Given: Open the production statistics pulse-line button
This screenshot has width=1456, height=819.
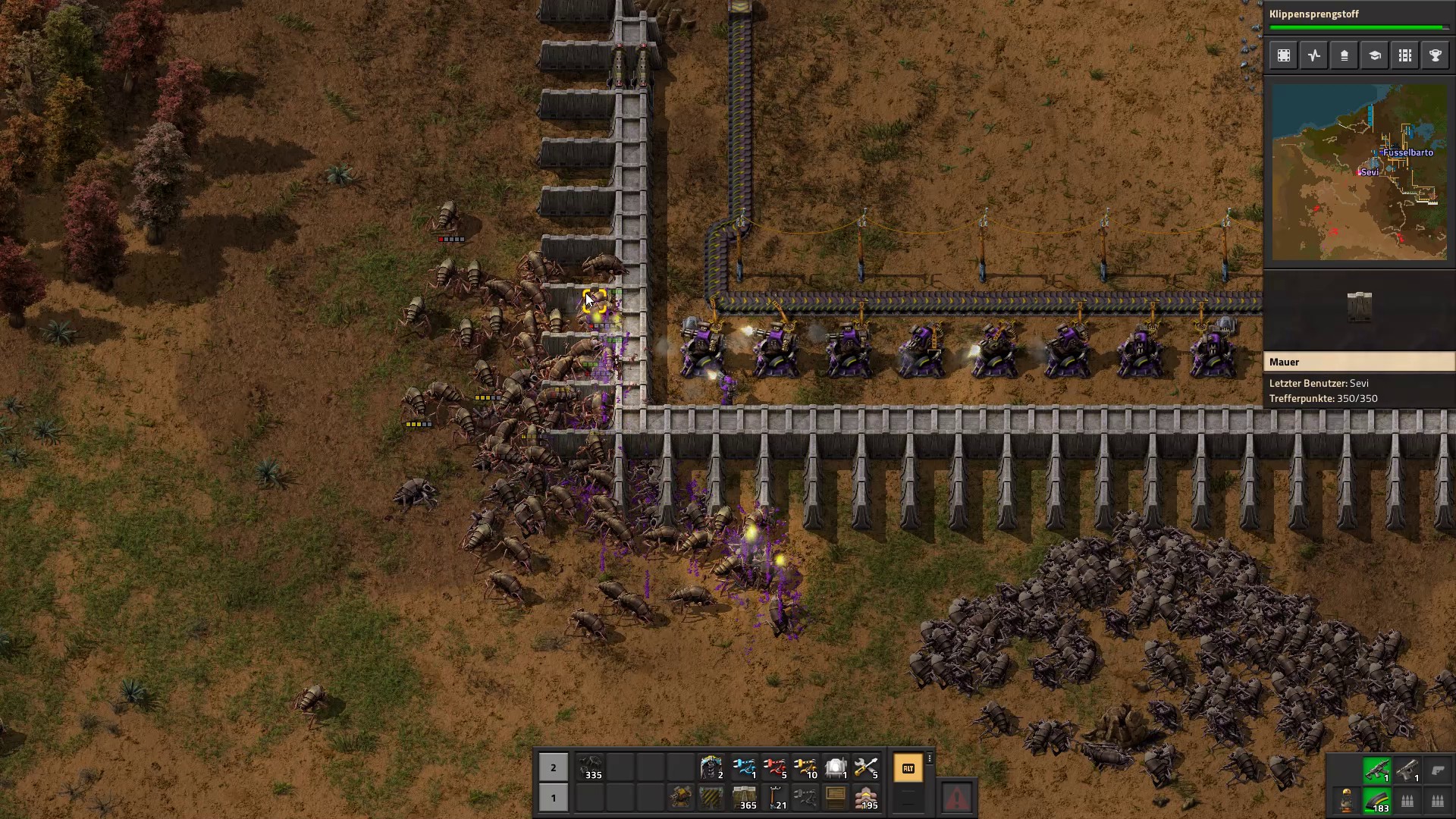Looking at the screenshot, I should click(1314, 55).
